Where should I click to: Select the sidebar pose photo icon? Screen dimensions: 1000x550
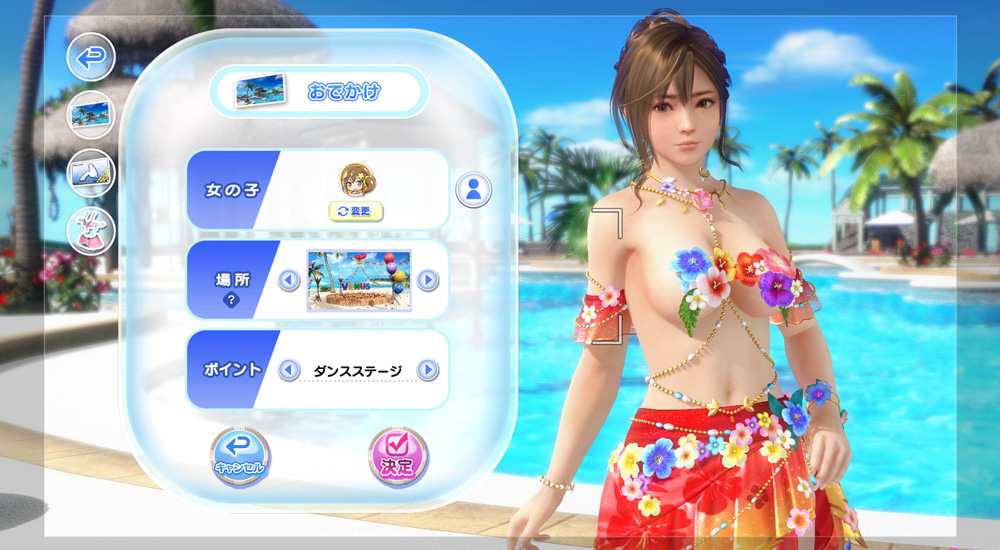(x=91, y=173)
